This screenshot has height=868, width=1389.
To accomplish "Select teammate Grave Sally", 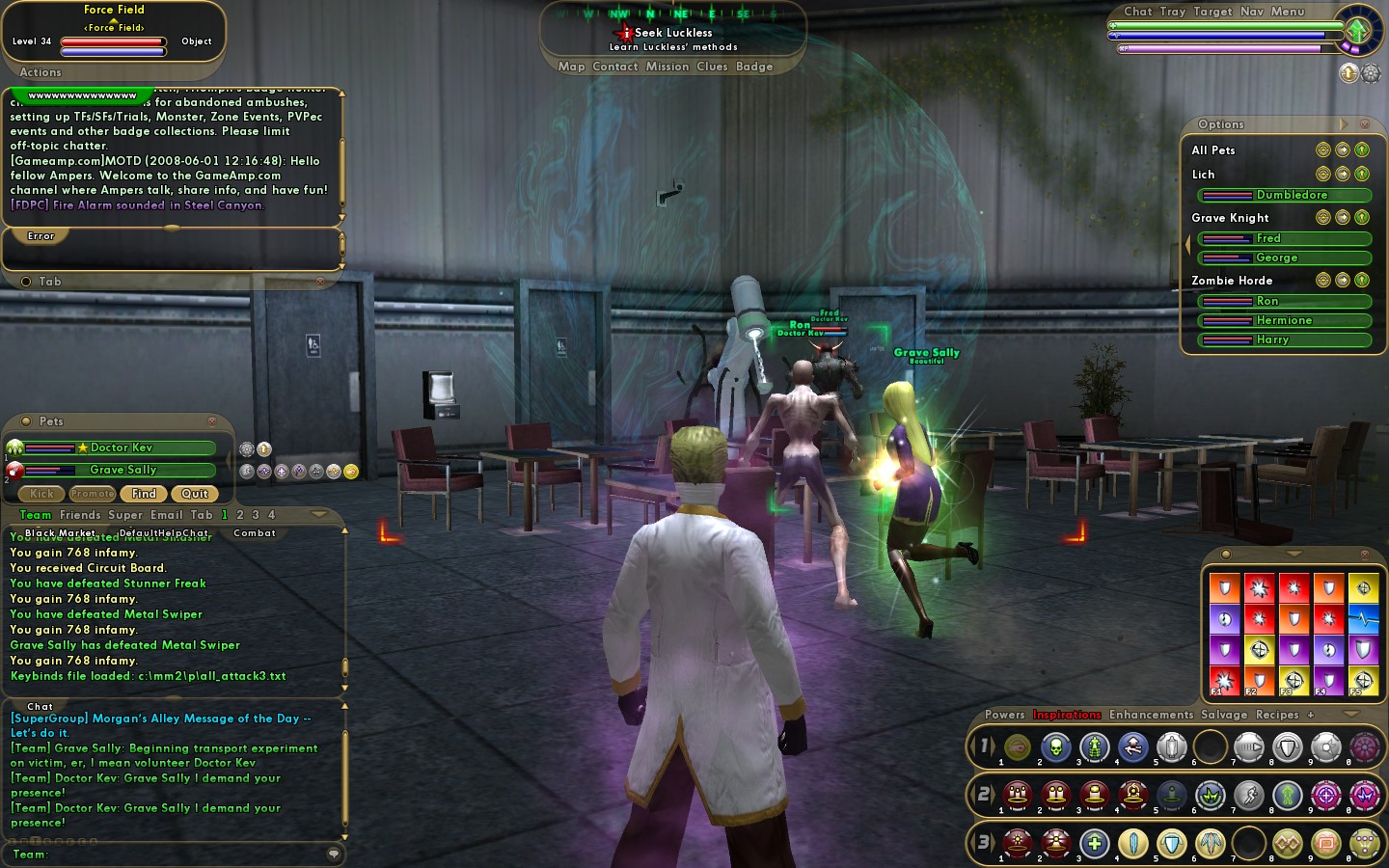I will point(123,470).
